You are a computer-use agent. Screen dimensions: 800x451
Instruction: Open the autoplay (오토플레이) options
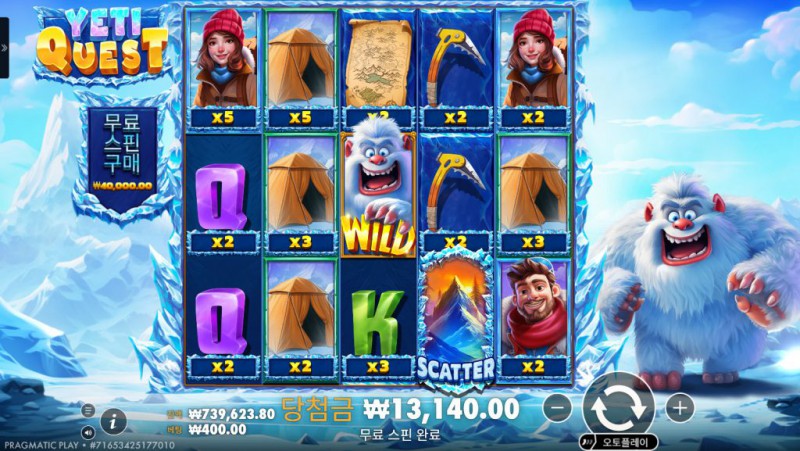[620, 440]
